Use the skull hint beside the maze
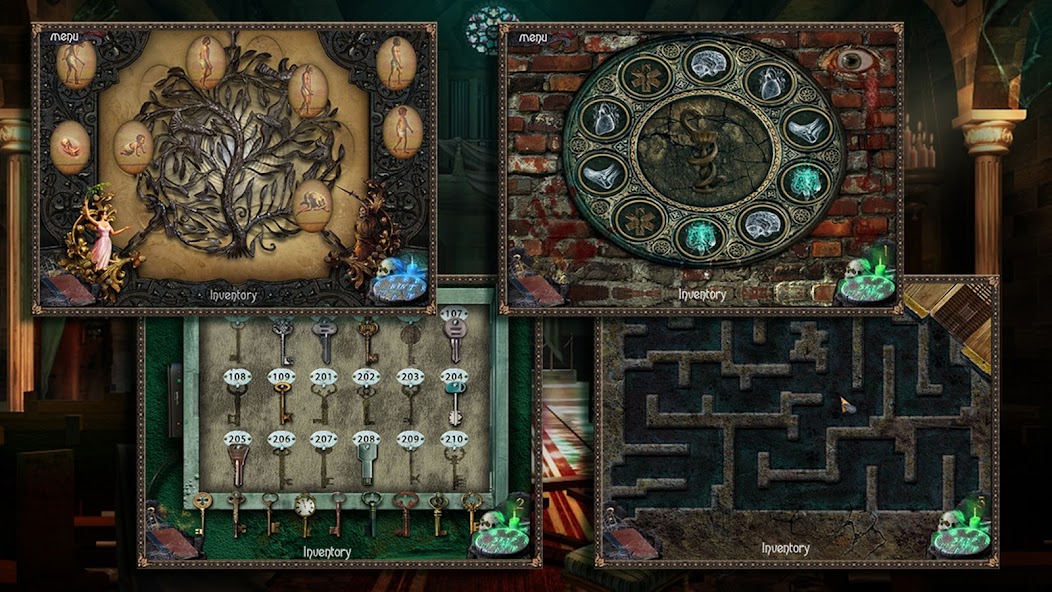The width and height of the screenshot is (1052, 592). [960, 534]
